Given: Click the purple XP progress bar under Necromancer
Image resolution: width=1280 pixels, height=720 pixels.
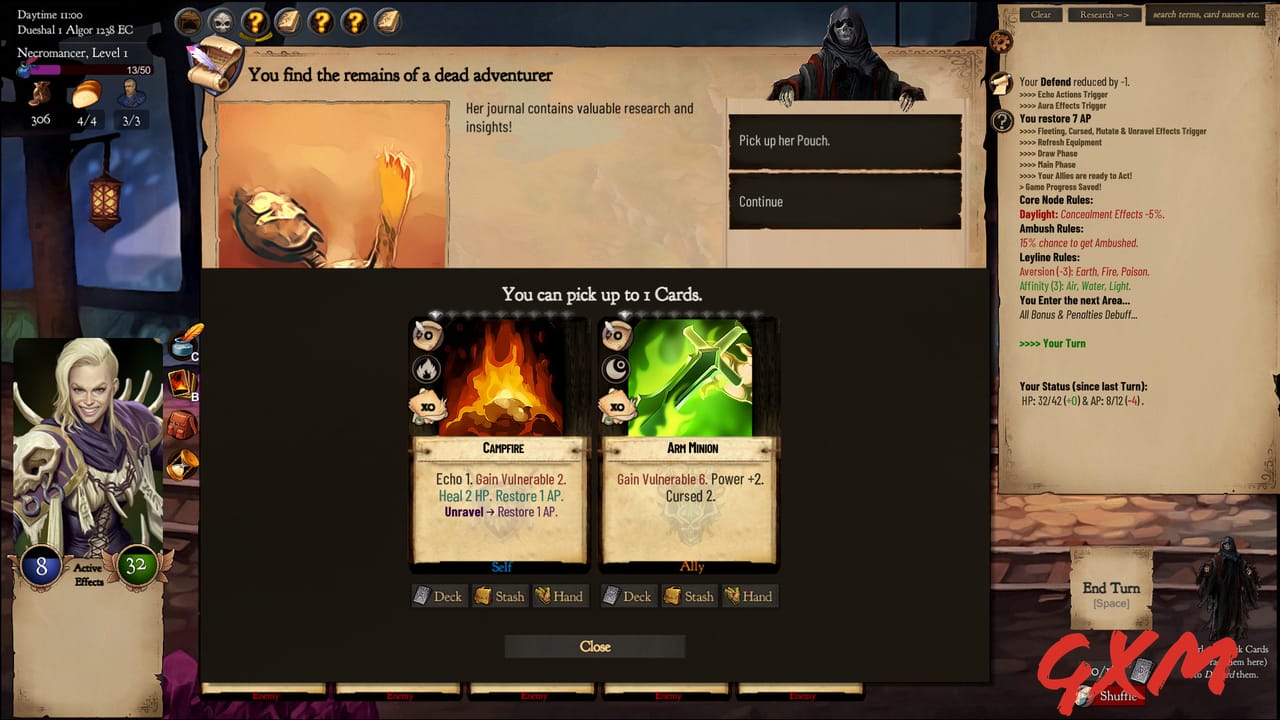Looking at the screenshot, I should [x=48, y=68].
